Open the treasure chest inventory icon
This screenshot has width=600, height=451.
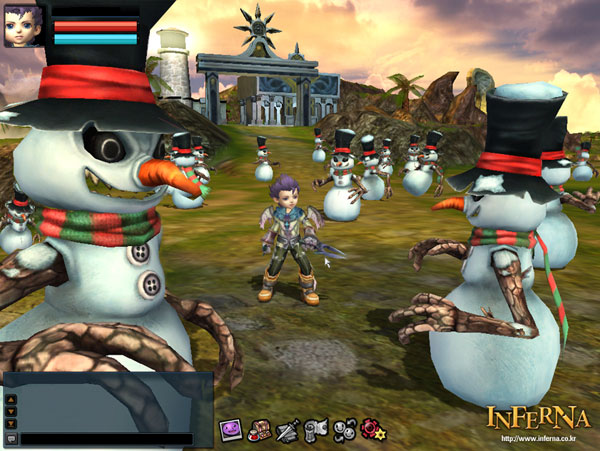tap(260, 430)
